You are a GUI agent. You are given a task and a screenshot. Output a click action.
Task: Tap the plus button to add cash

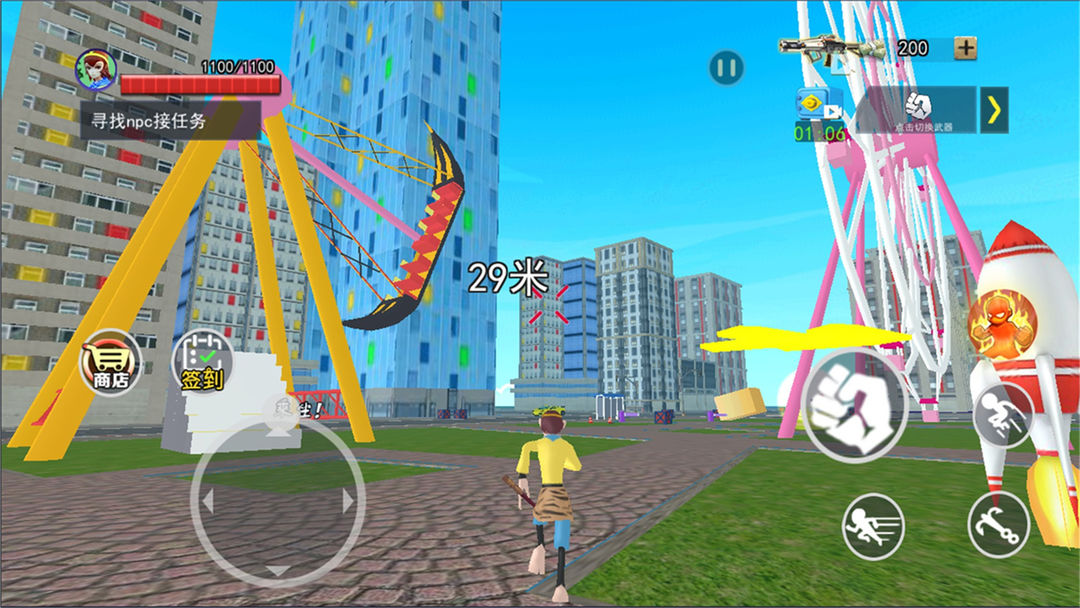click(965, 47)
